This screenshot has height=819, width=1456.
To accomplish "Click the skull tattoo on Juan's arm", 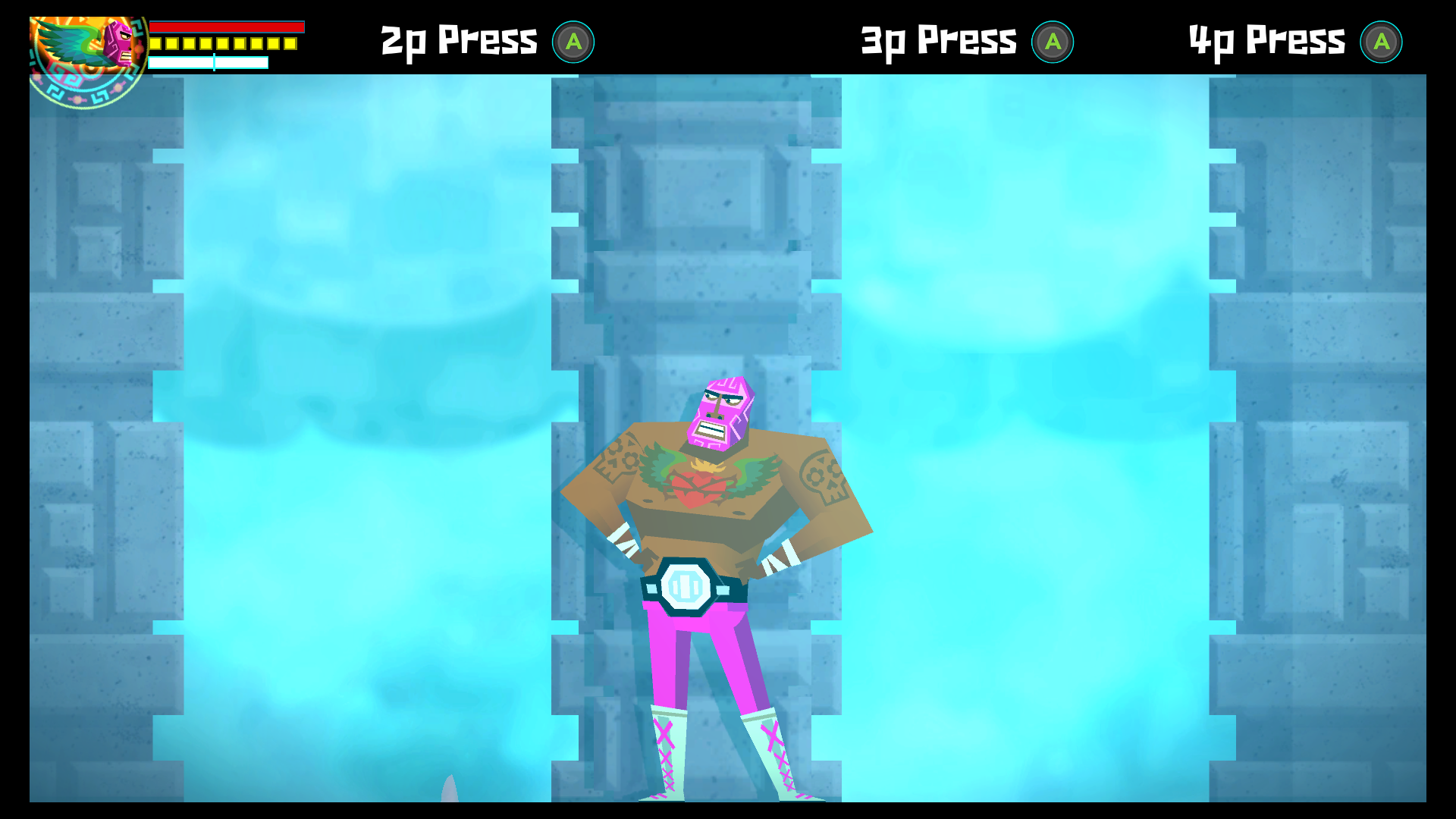I will point(823,474).
